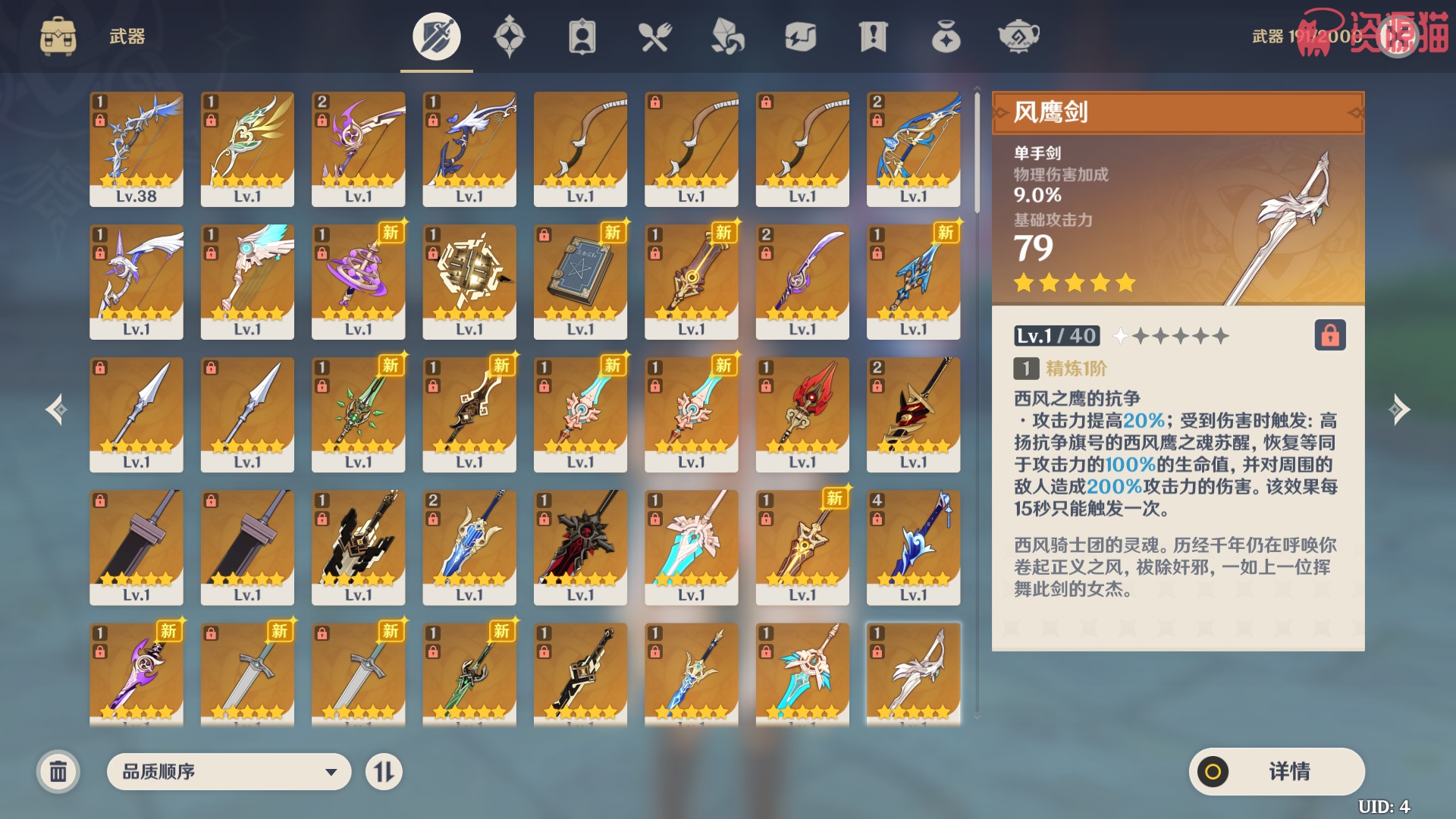1456x819 pixels.
Task: Go to previous page with left arrow
Action: click(x=56, y=409)
